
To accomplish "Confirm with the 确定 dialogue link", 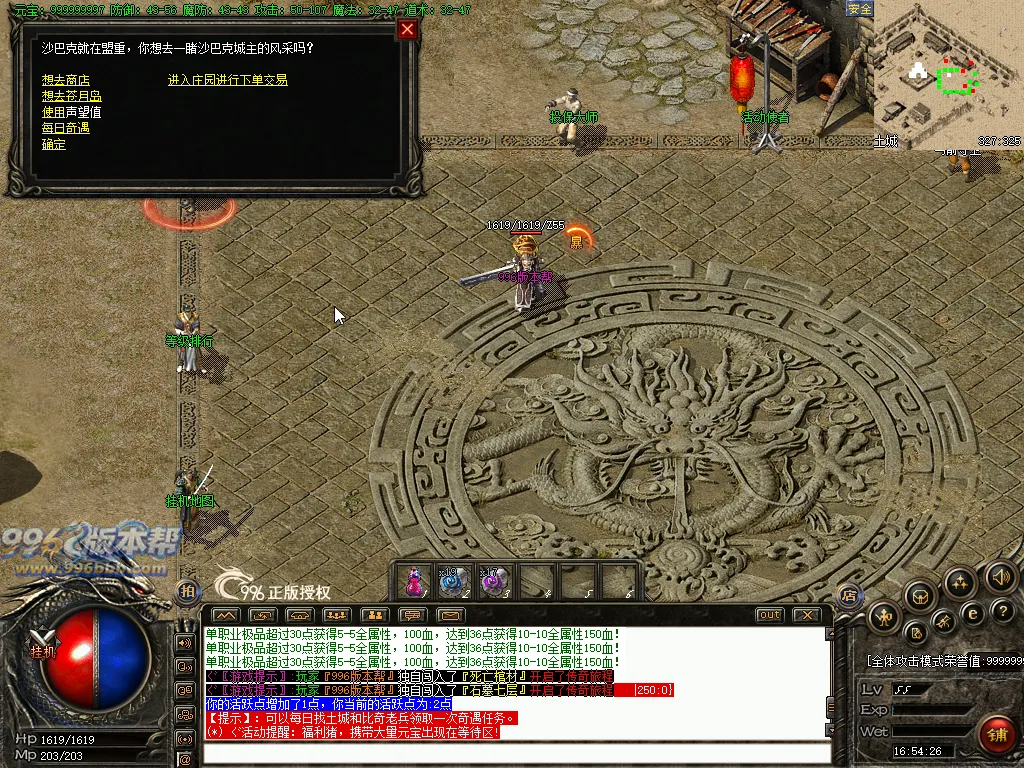I will [54, 144].
